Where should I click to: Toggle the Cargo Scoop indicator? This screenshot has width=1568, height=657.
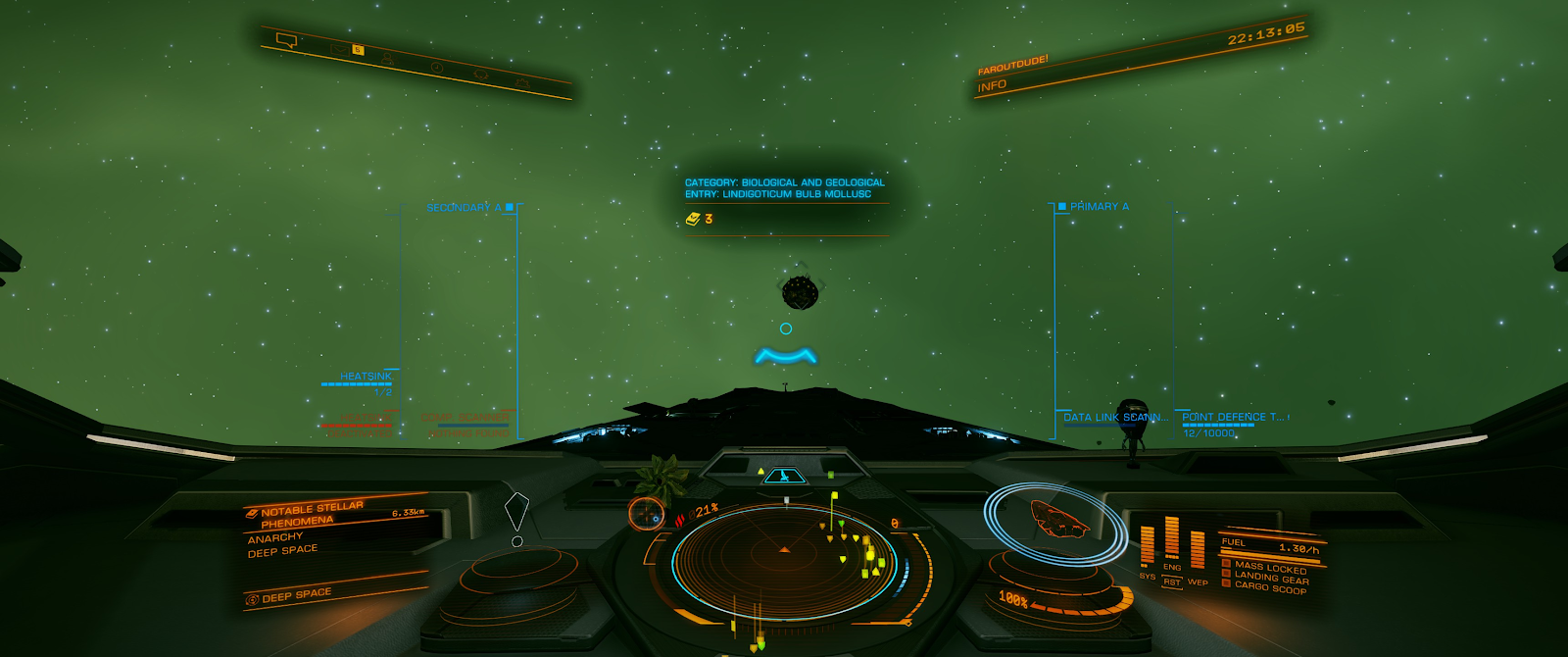coord(1269,587)
